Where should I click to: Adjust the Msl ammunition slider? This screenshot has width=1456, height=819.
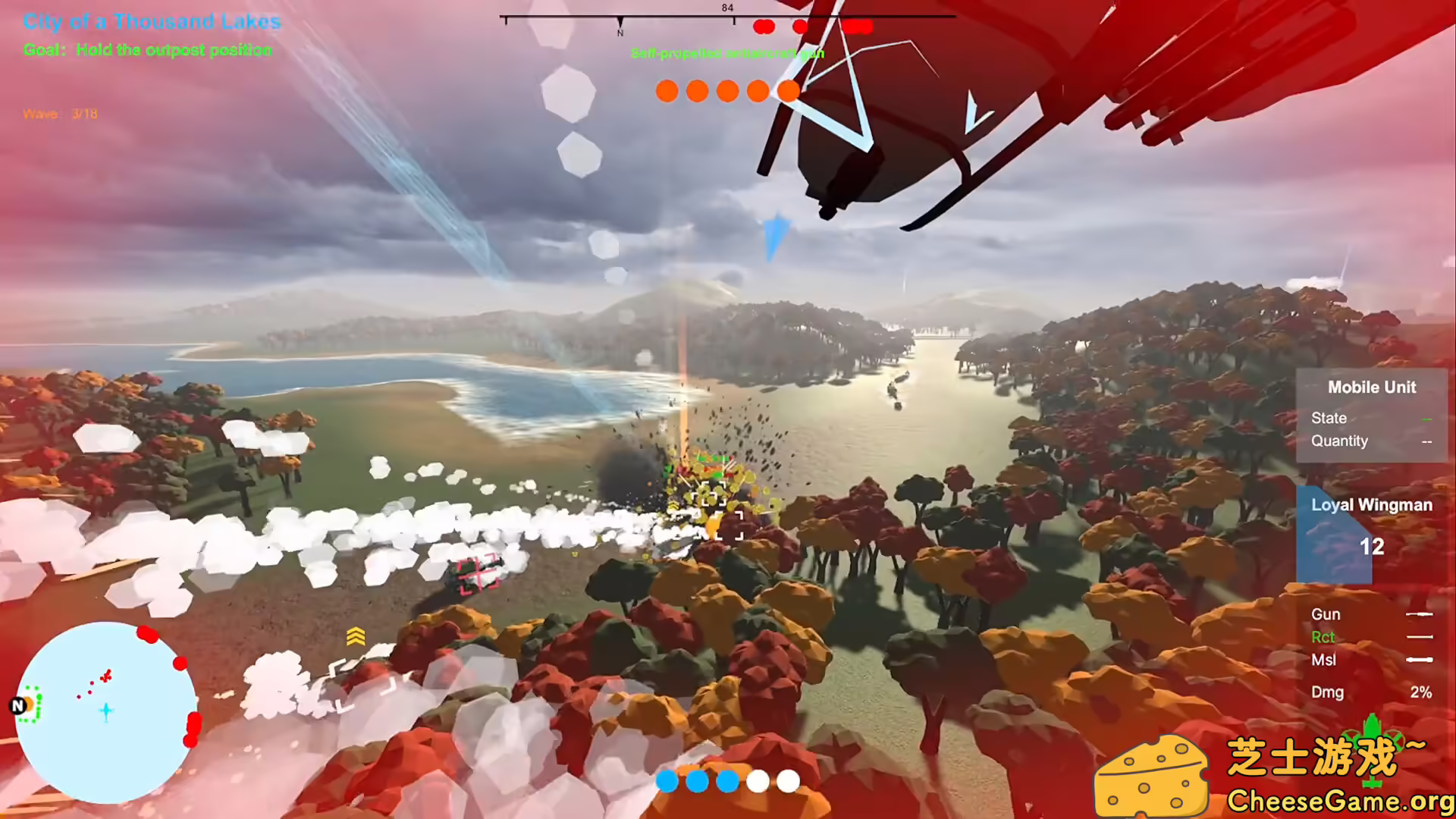1420,660
